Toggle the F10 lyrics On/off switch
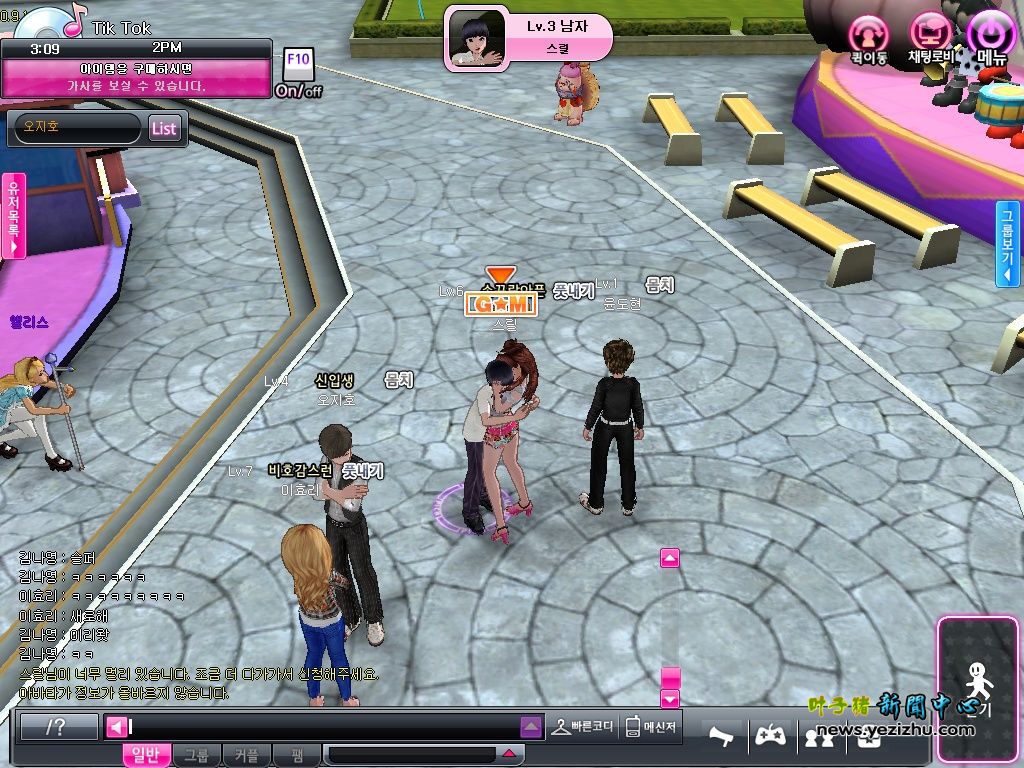 coord(298,73)
